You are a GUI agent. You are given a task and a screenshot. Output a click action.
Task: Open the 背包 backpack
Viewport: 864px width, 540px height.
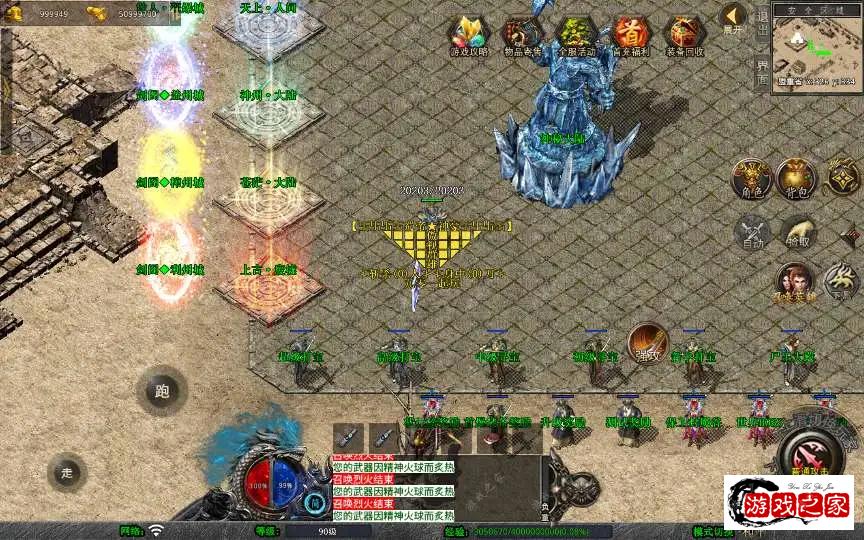797,178
